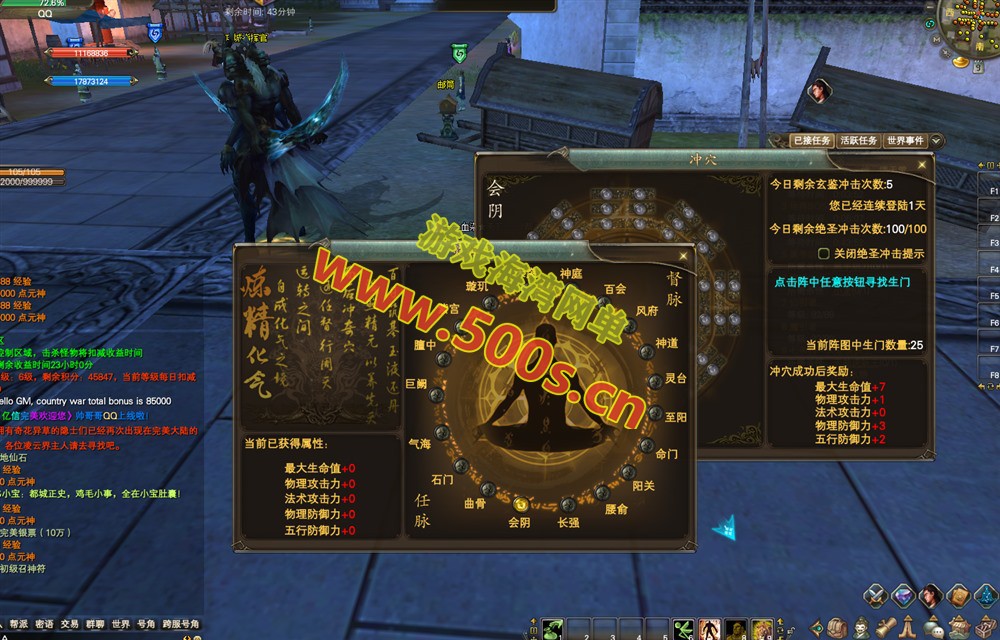
Task: Open the minimap in the corner
Action: pos(965,30)
